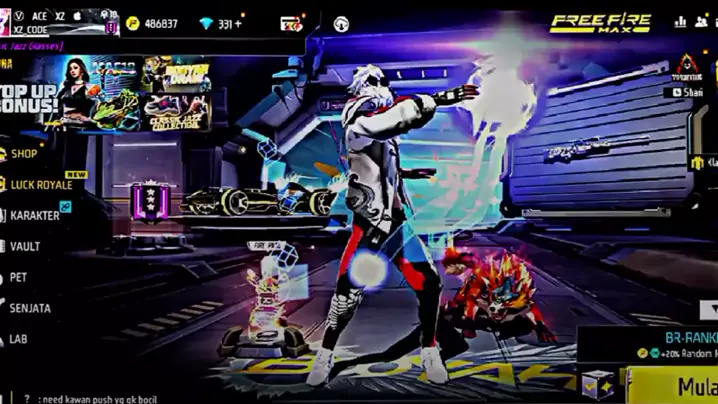This screenshot has width=718, height=404.
Task: Expand the dropdown arrow above BR-Ranked
Action: [709, 311]
